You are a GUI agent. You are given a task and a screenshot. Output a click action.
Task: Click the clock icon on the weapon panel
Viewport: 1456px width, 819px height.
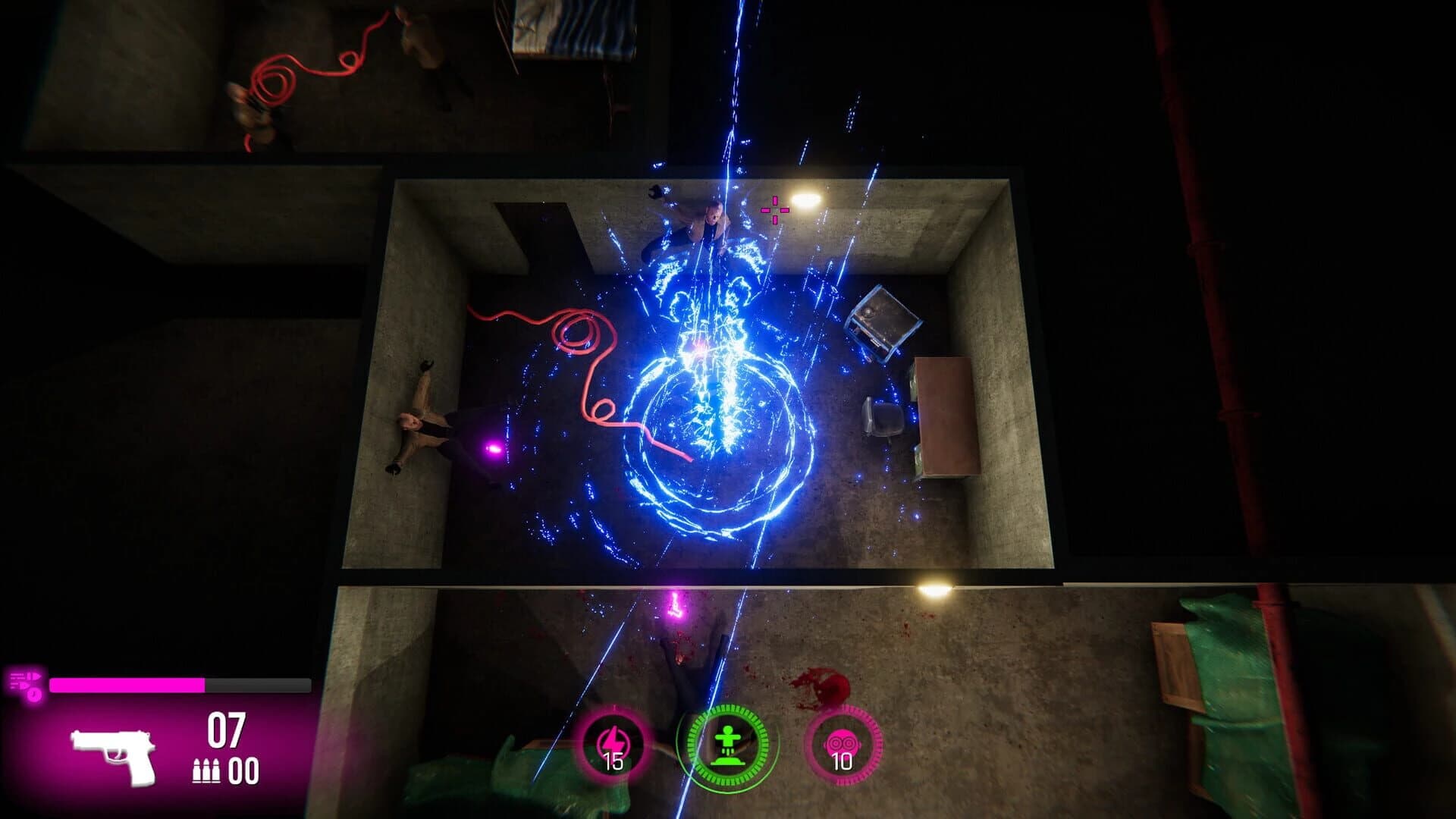[33, 694]
